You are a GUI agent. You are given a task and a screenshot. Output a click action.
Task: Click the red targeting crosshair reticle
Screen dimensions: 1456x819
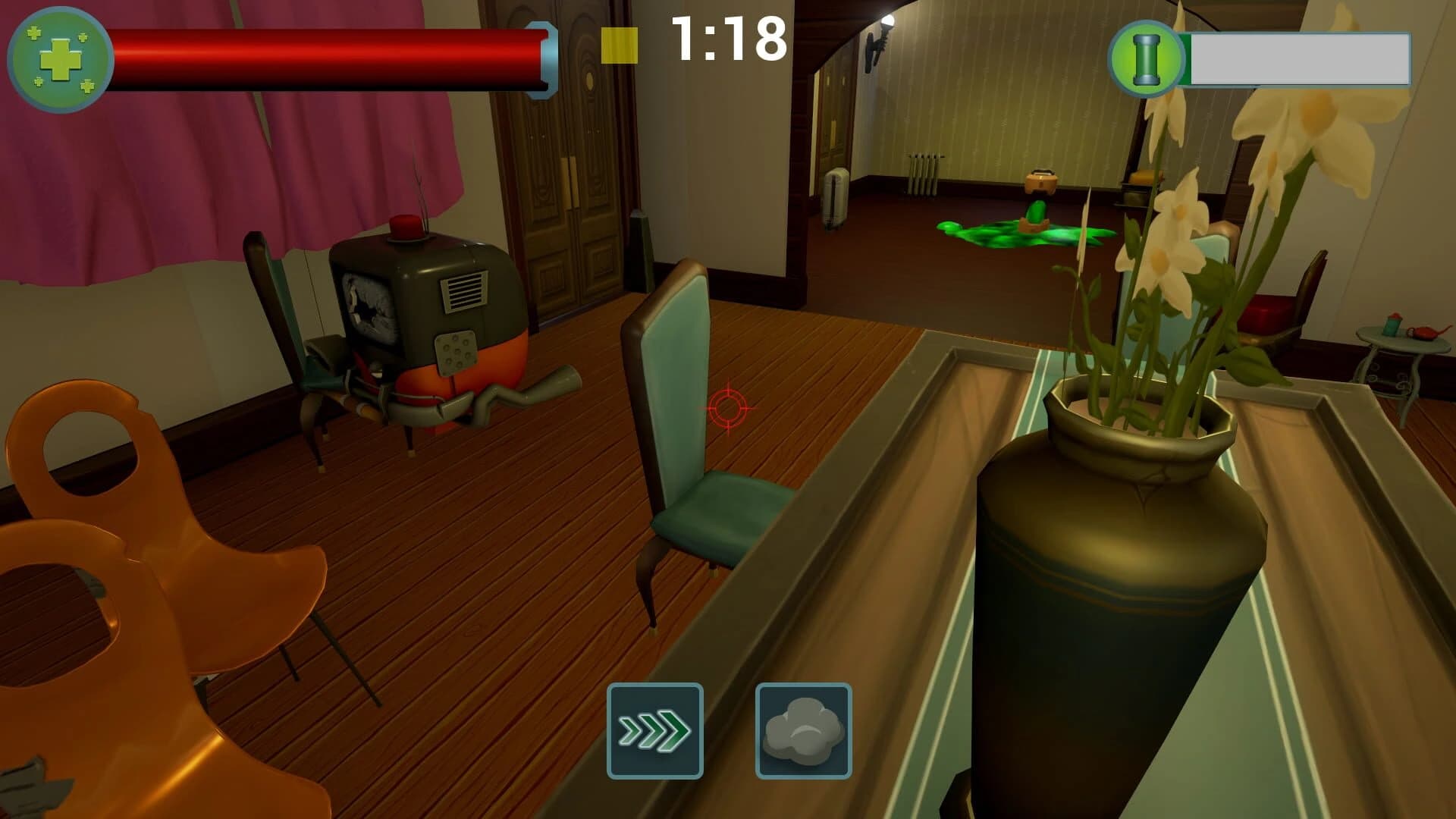727,409
